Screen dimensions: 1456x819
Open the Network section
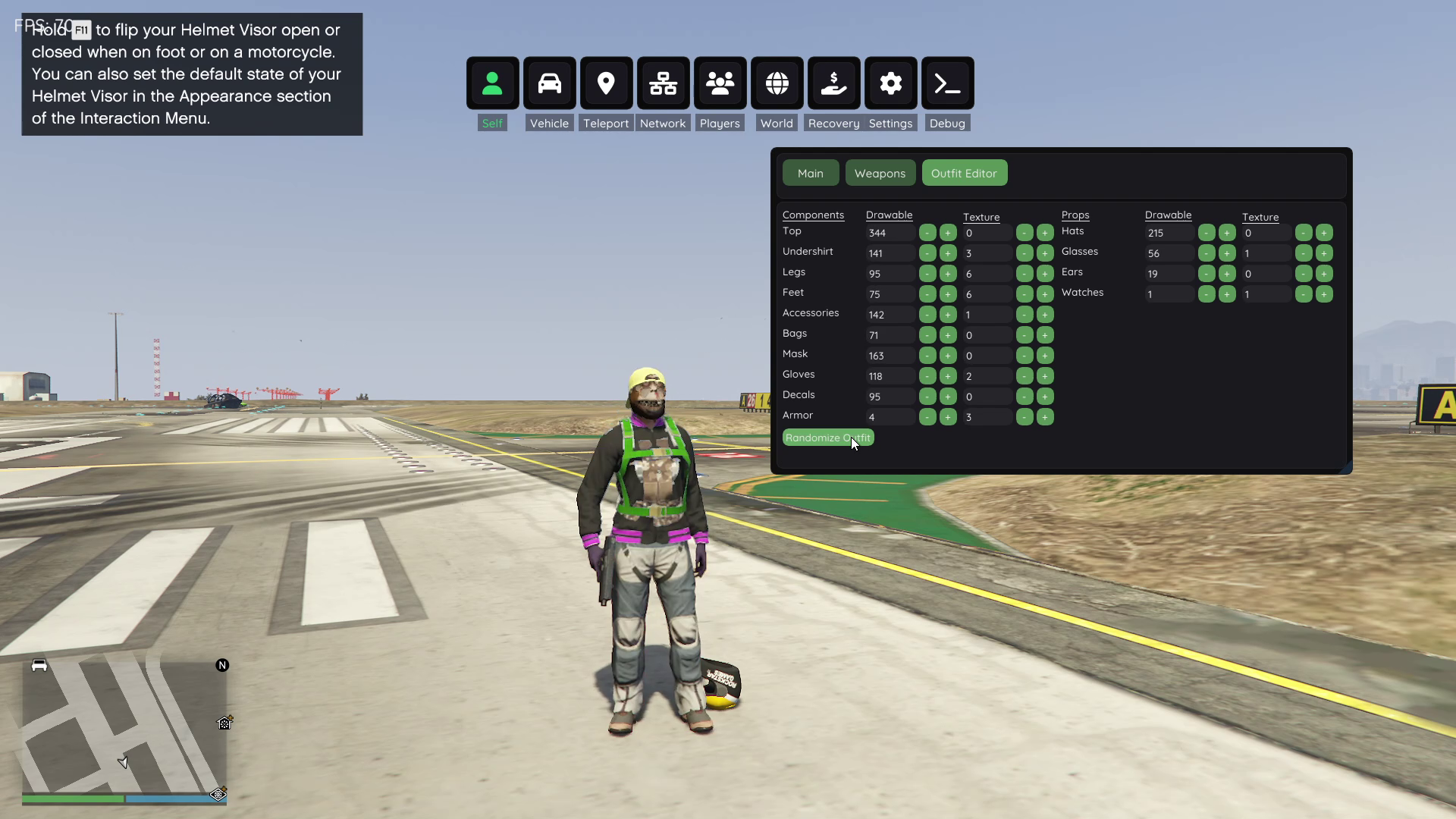coord(663,83)
